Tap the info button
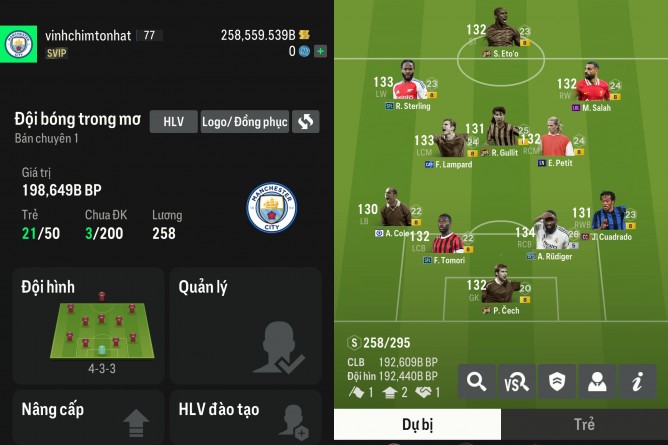This screenshot has width=668, height=445. pos(636,381)
